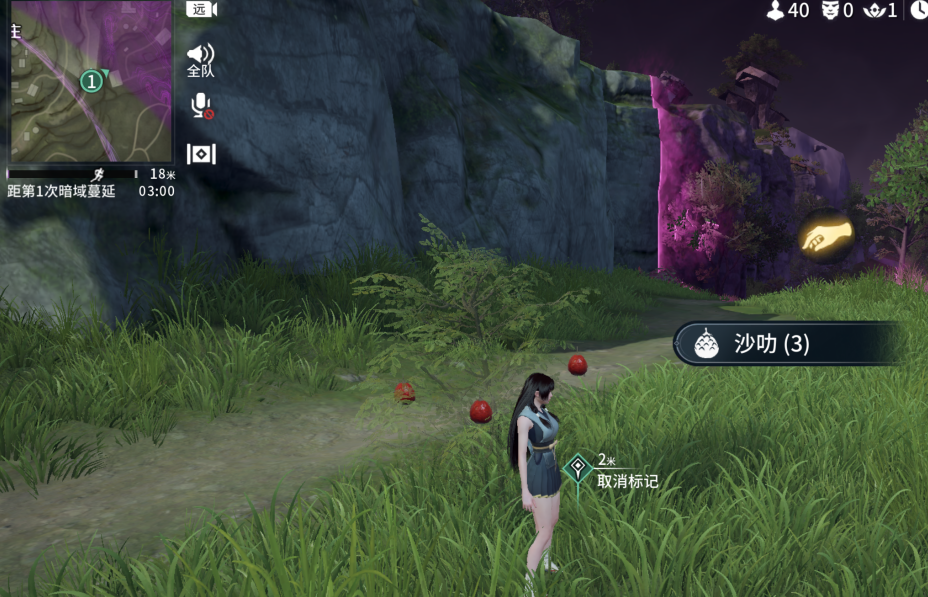Toggle the 全队 team voice speaker
The width and height of the screenshot is (928, 597).
click(201, 60)
